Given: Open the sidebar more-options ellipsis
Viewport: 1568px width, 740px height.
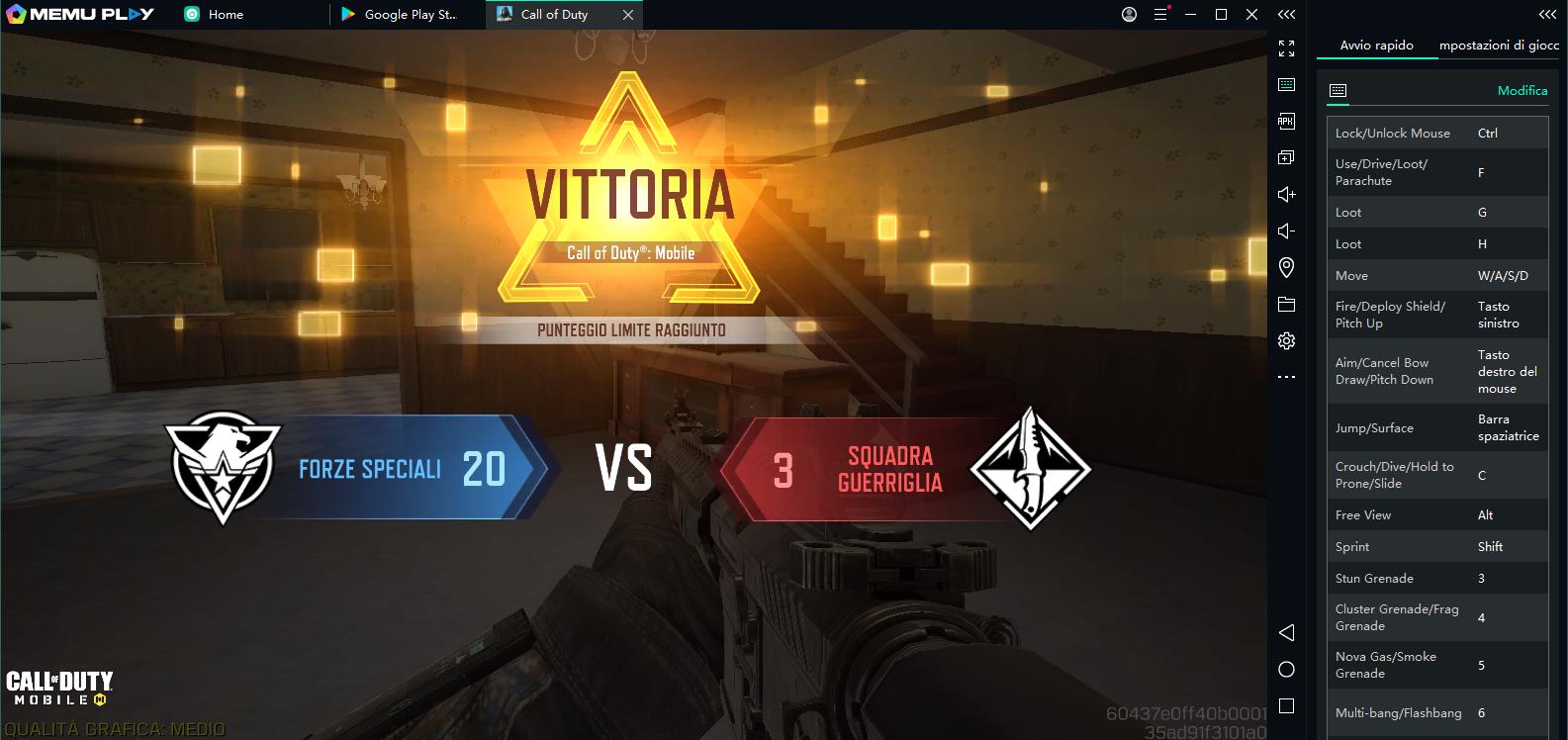Looking at the screenshot, I should [x=1286, y=376].
